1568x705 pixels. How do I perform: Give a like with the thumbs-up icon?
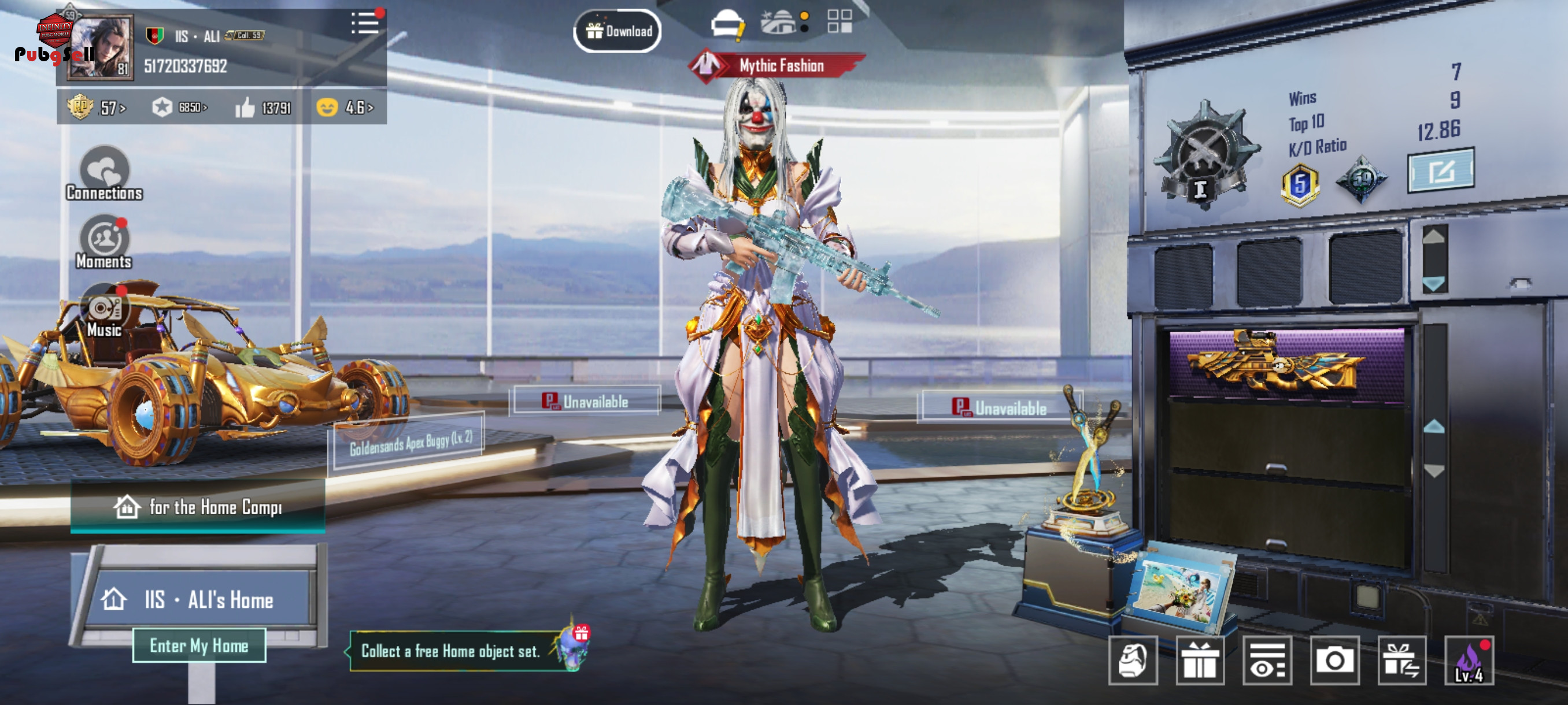[245, 107]
